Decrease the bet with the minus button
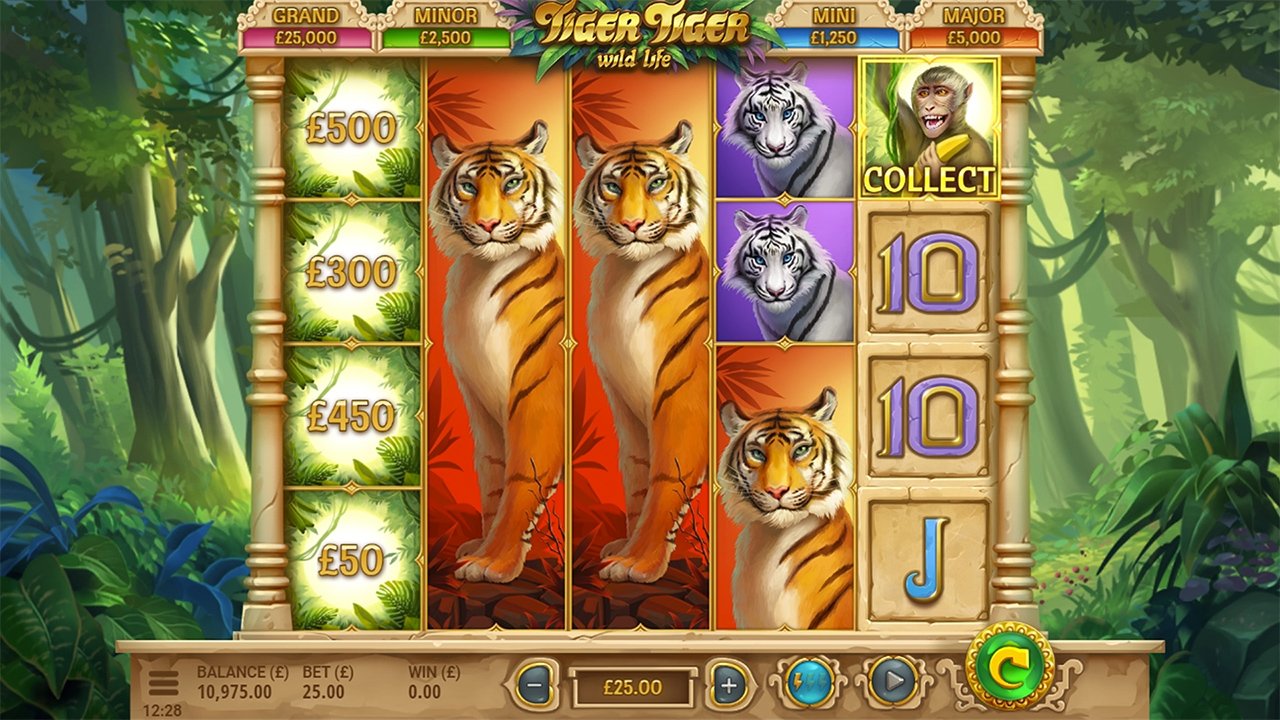 [x=536, y=686]
